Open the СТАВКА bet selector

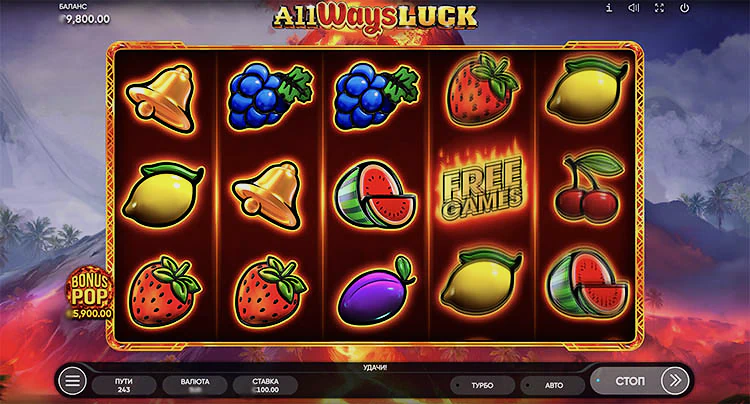point(263,384)
